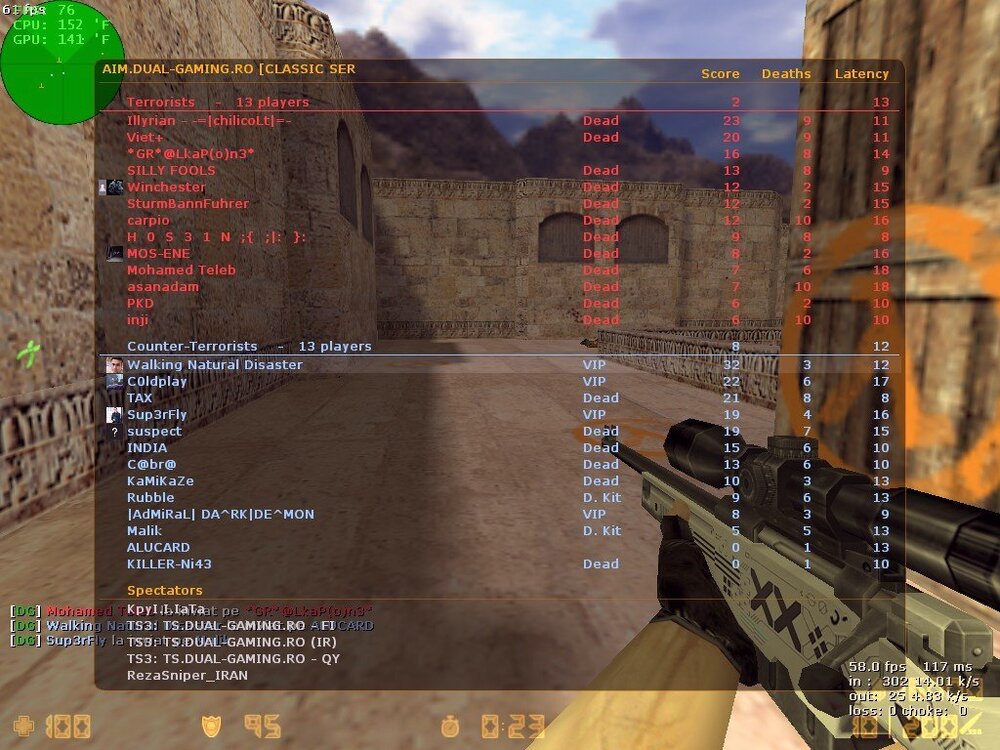This screenshot has height=750, width=1000.
Task: Open Walking Natural Disaster's avatar thumbnail
Action: pyautogui.click(x=115, y=365)
